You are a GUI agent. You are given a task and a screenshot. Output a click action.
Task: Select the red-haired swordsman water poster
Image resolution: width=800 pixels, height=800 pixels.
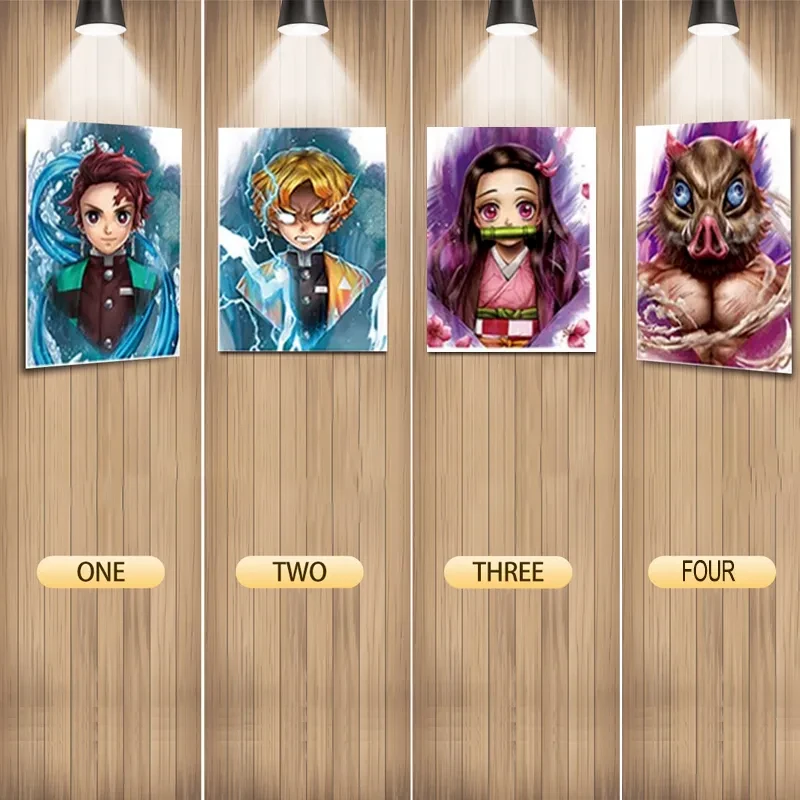104,242
